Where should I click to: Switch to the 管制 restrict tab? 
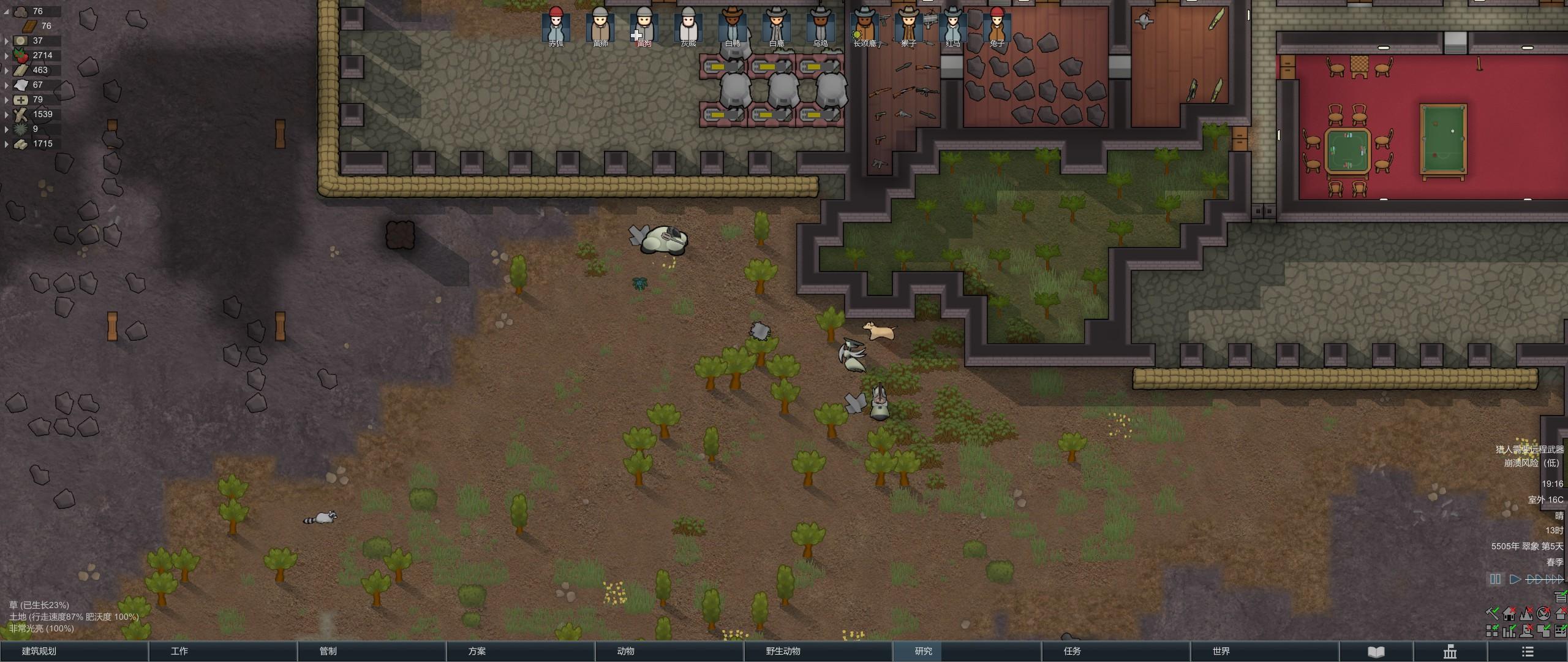328,651
